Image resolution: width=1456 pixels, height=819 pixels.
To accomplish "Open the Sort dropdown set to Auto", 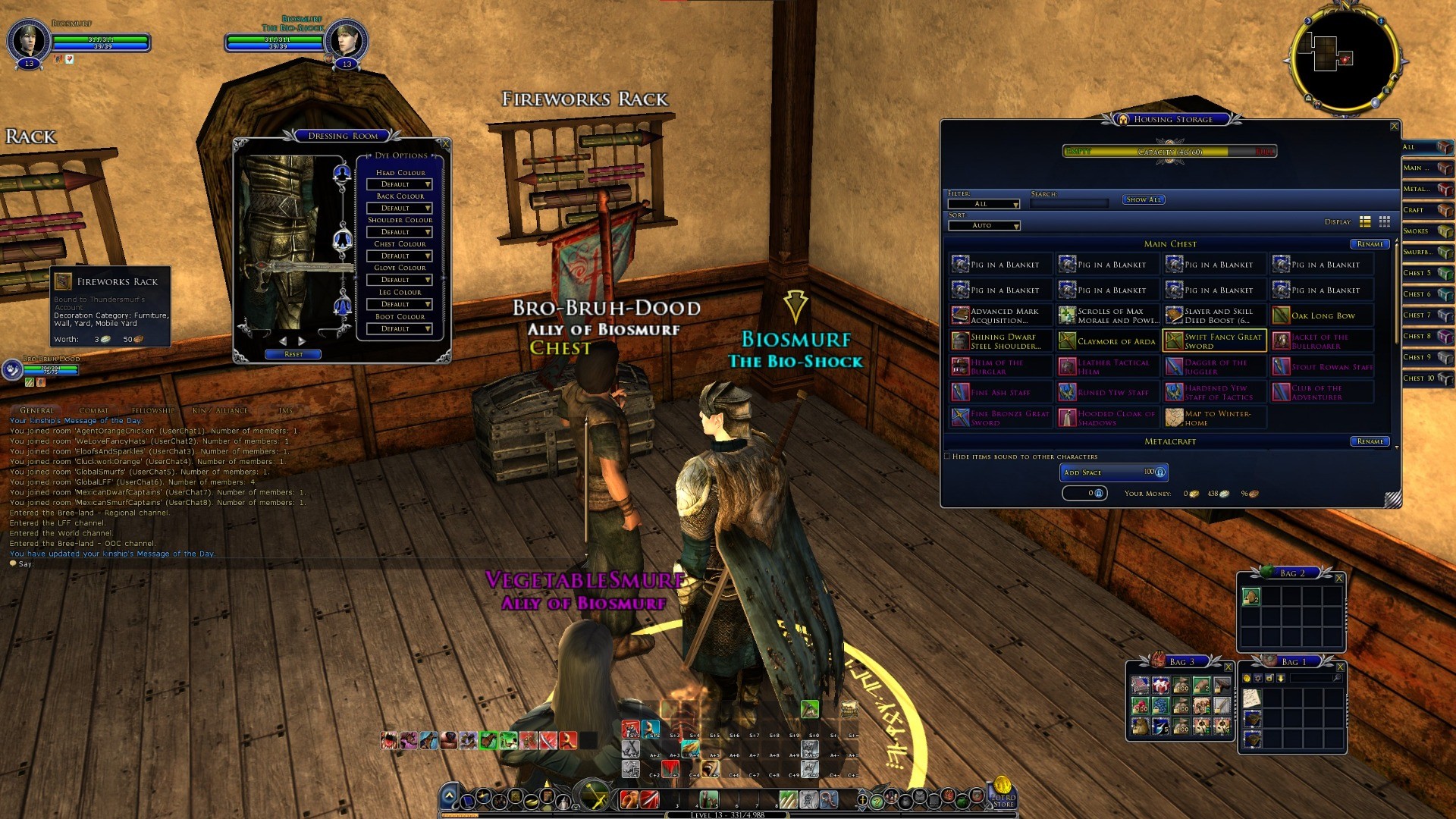I will pyautogui.click(x=984, y=226).
